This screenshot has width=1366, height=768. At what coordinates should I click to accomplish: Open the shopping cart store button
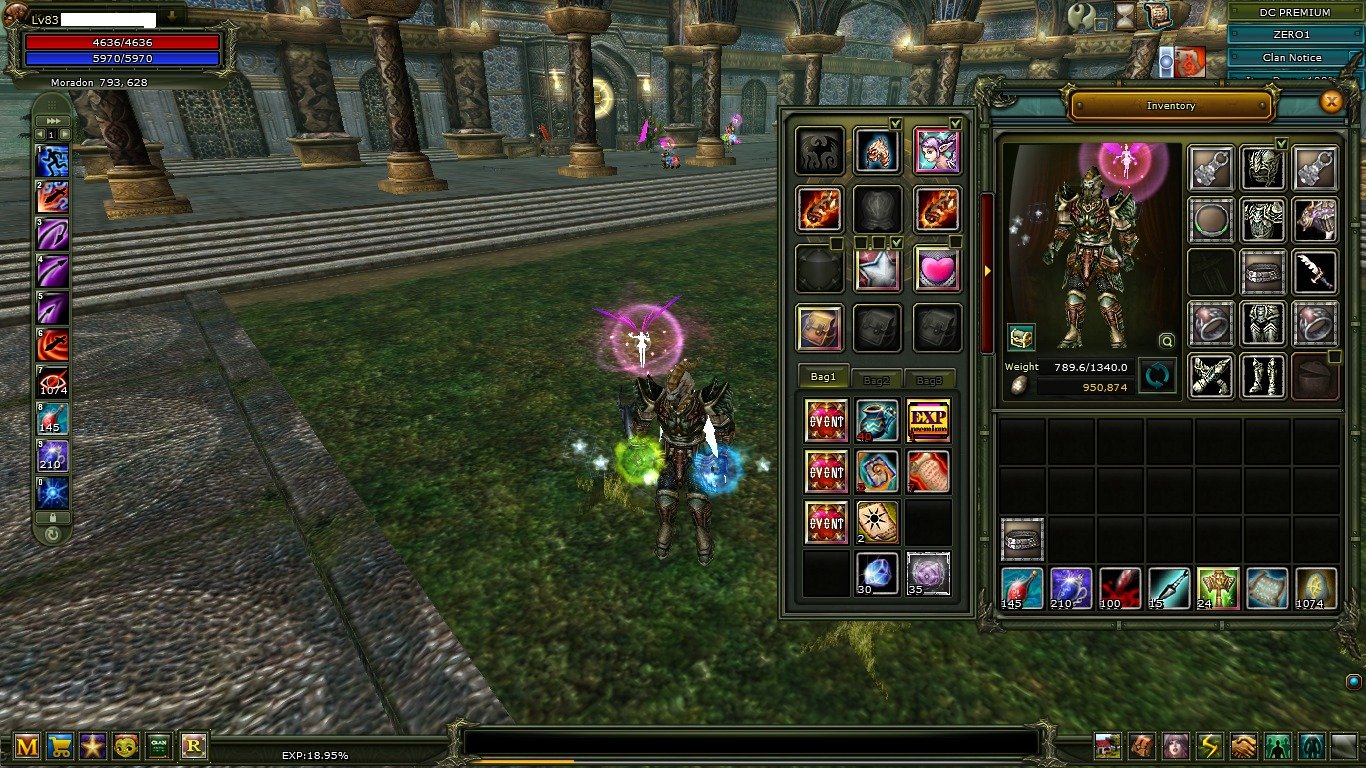pos(61,746)
